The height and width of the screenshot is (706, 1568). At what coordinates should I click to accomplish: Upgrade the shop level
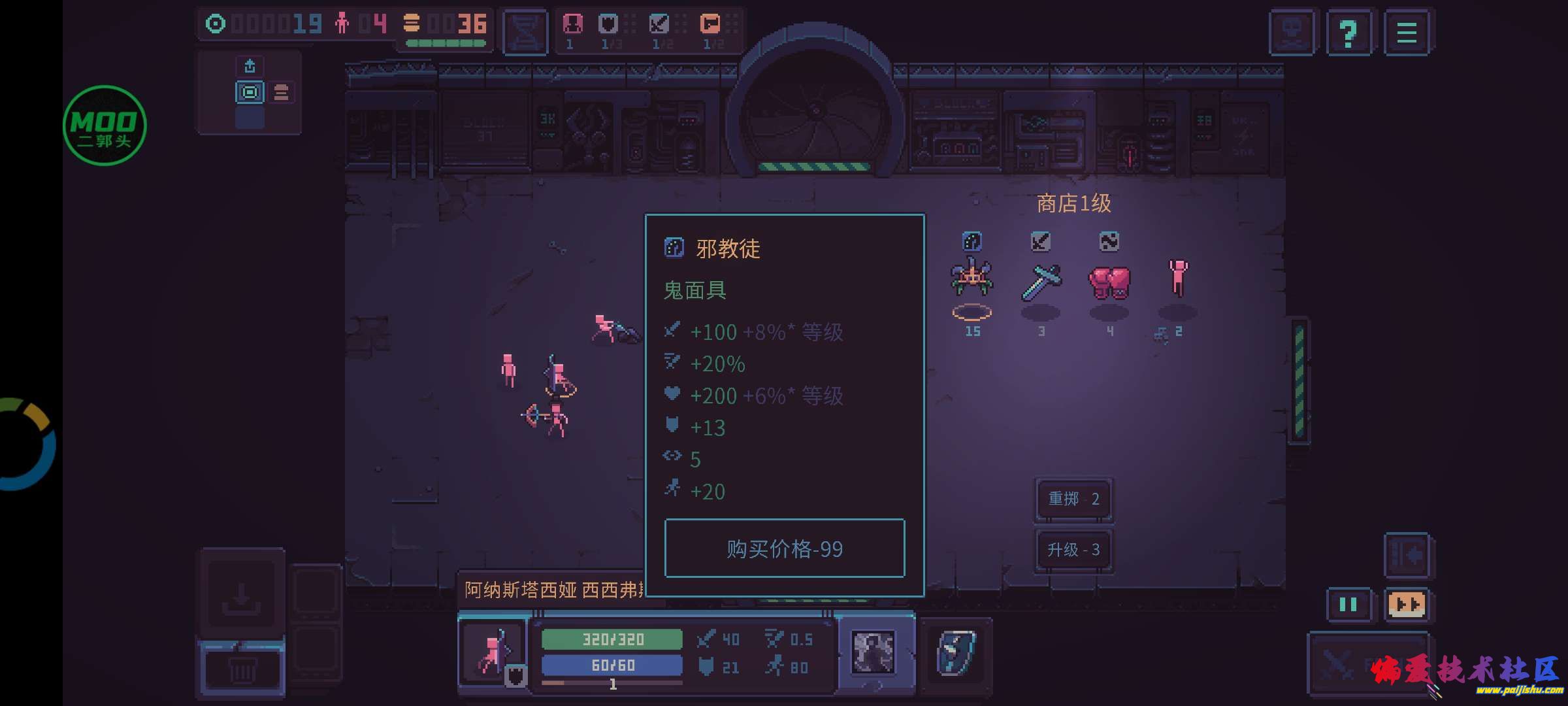tap(1073, 550)
